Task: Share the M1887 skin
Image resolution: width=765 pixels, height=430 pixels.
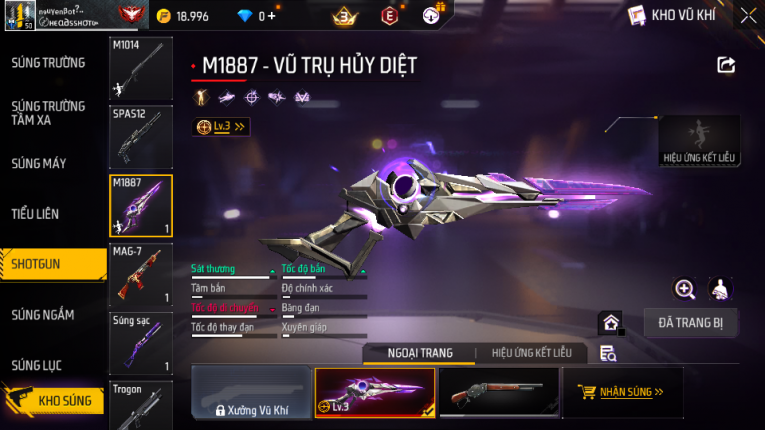Action: 726,65
